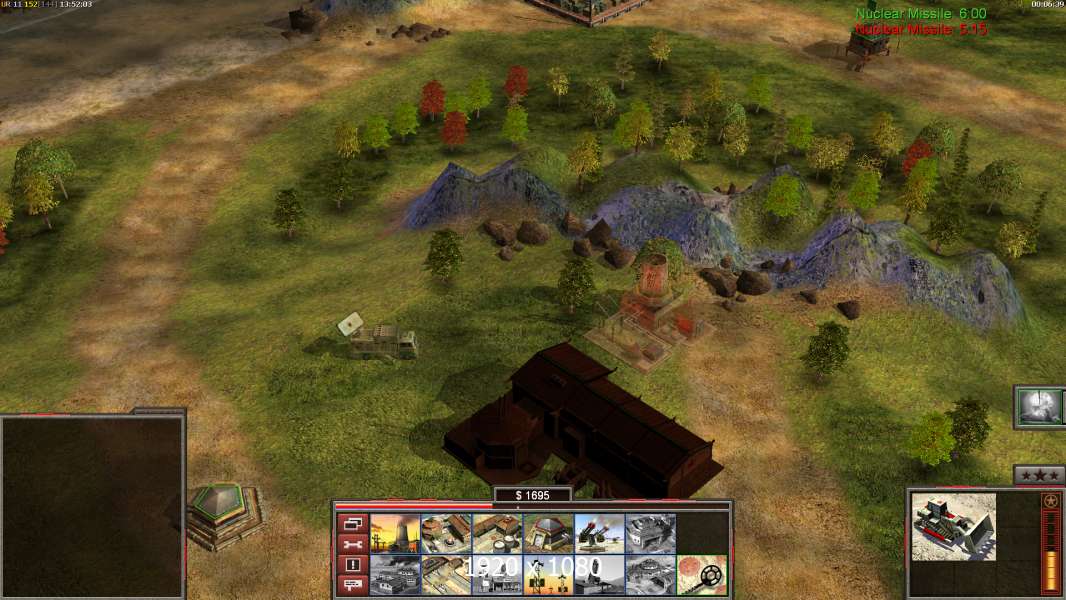Click the selected dozer portrait

pyautogui.click(x=953, y=526)
